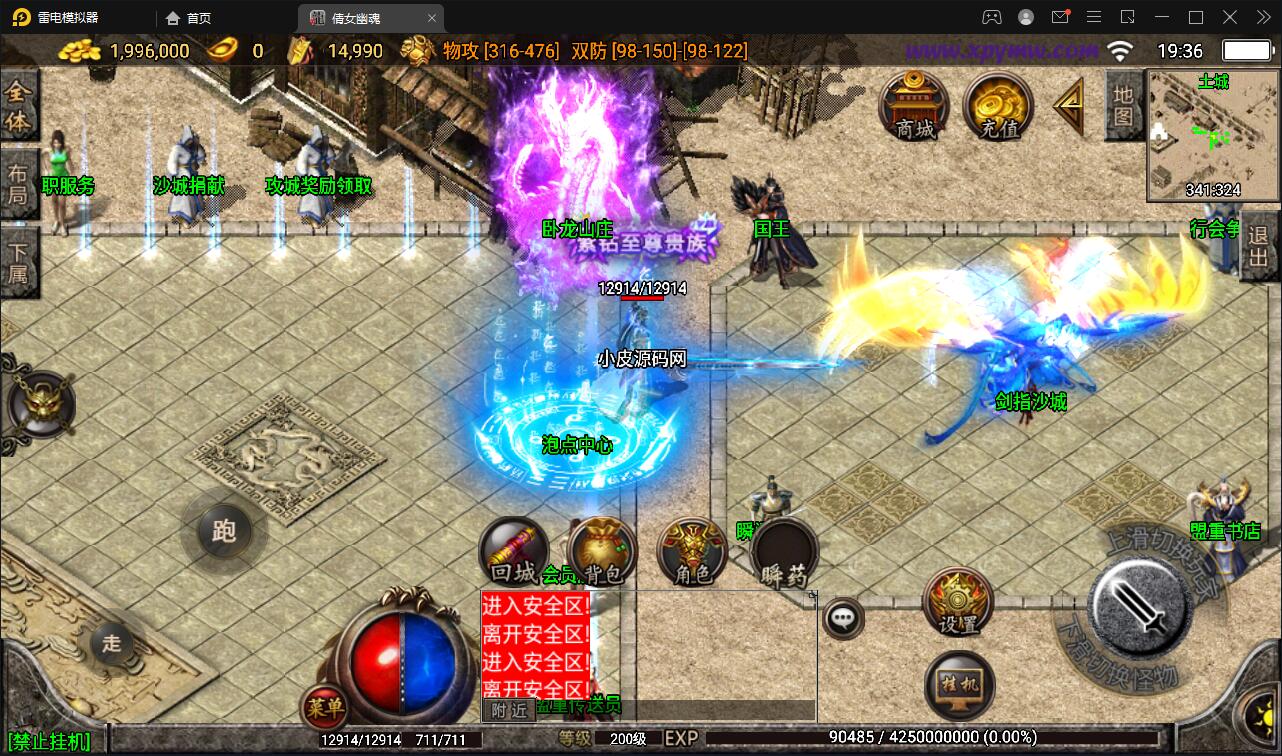The height and width of the screenshot is (756, 1282).
Task: Open the 设置 settings
Action: tap(958, 602)
